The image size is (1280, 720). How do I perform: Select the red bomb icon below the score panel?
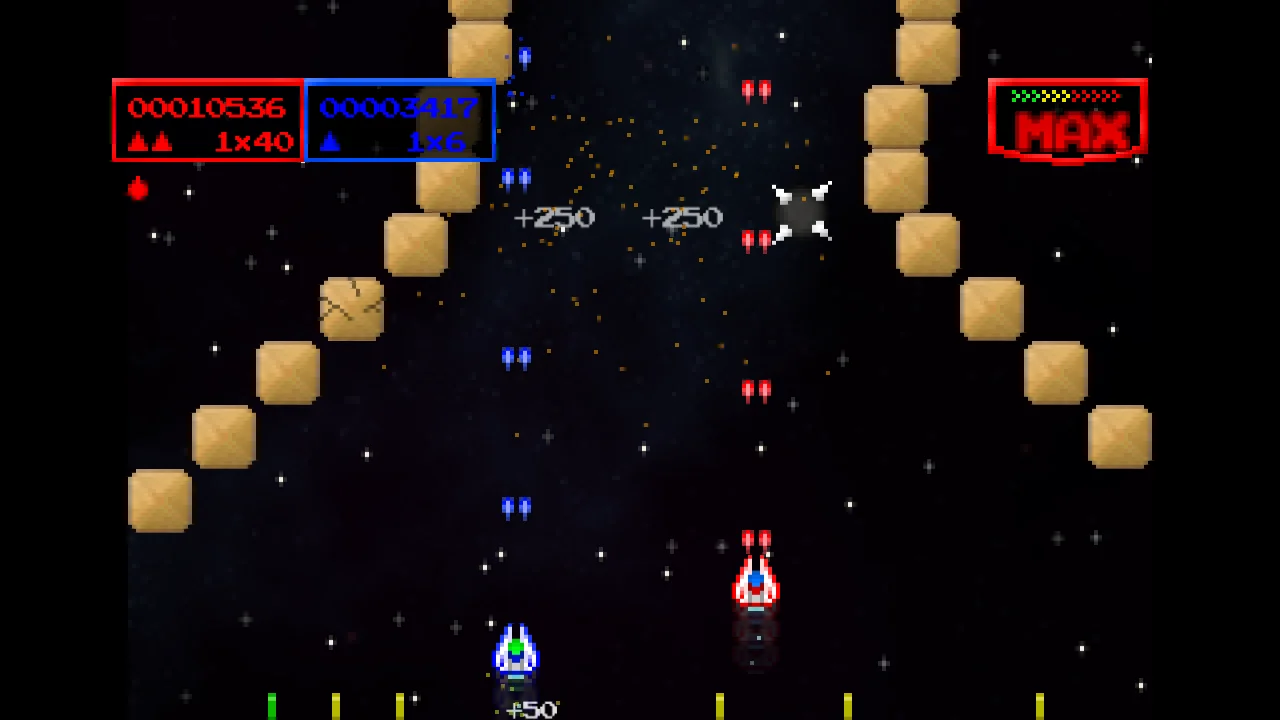click(137, 189)
